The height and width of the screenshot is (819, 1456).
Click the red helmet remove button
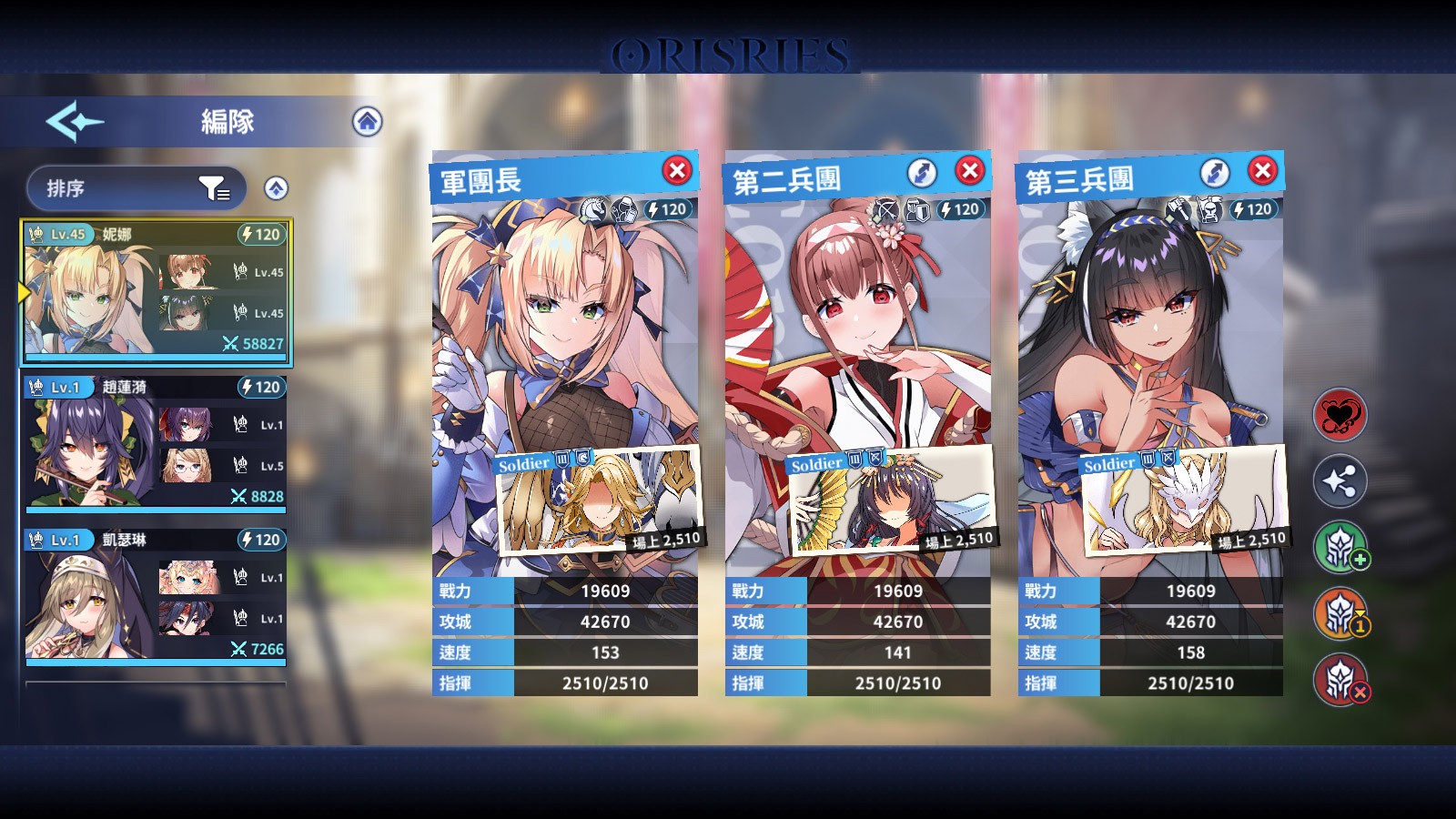pos(1340,680)
